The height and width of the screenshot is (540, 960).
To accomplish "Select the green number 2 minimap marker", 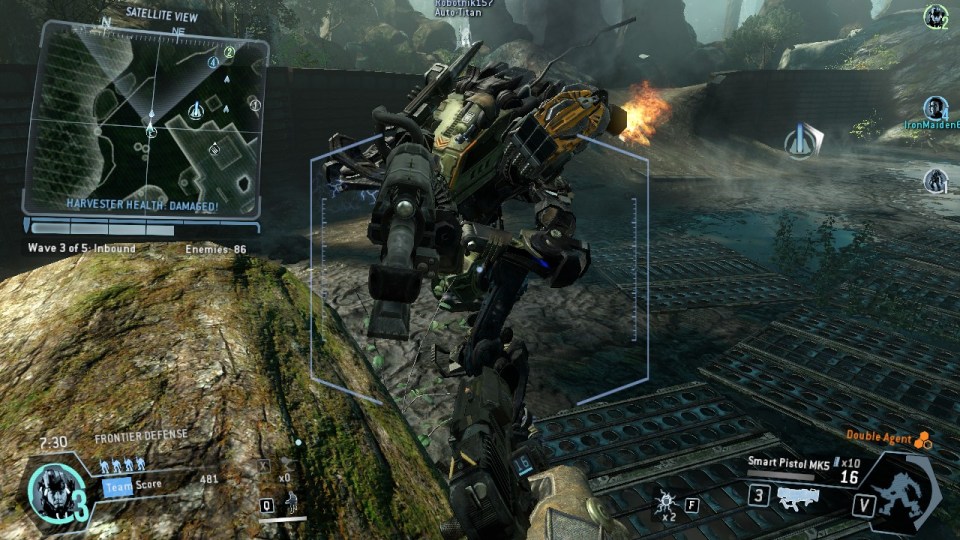I will click(229, 52).
